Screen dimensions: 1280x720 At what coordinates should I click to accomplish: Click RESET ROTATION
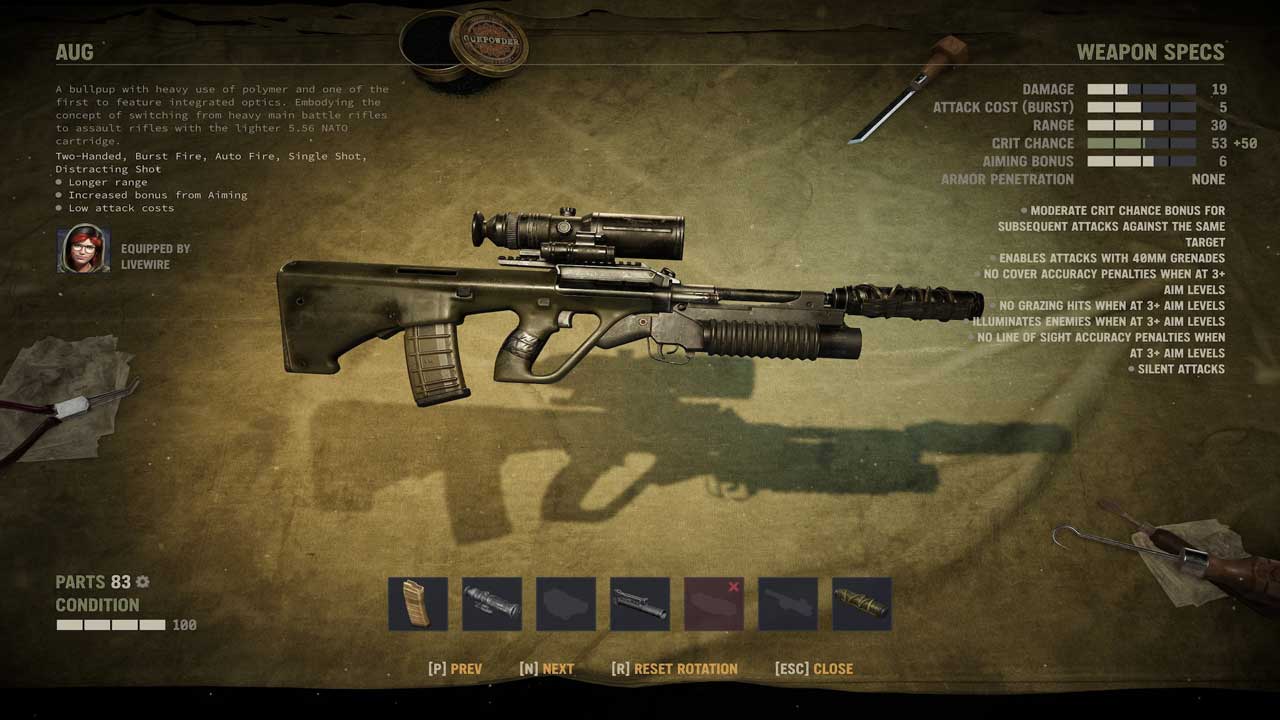point(675,669)
